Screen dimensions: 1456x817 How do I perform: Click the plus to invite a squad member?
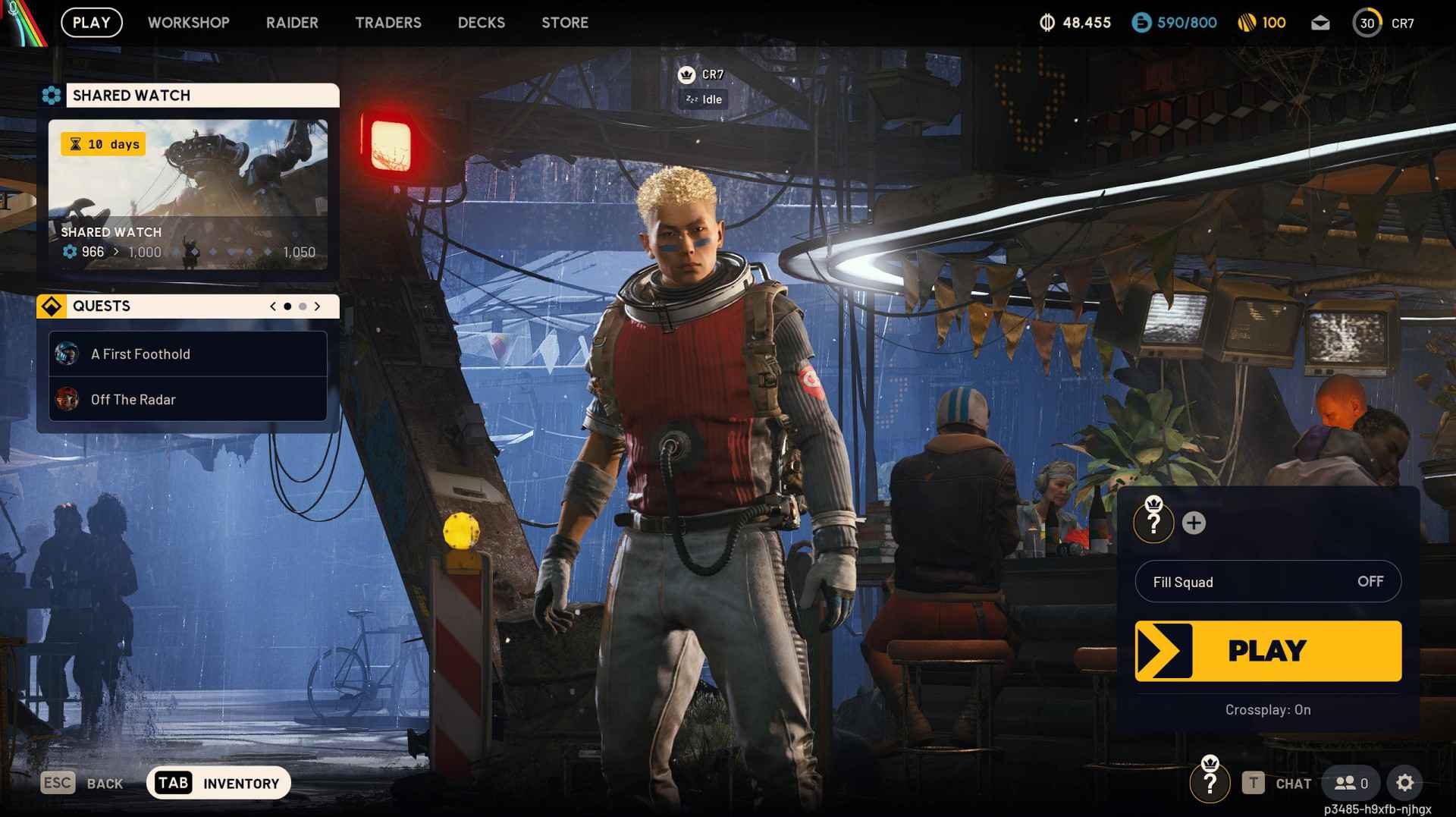pos(1195,522)
